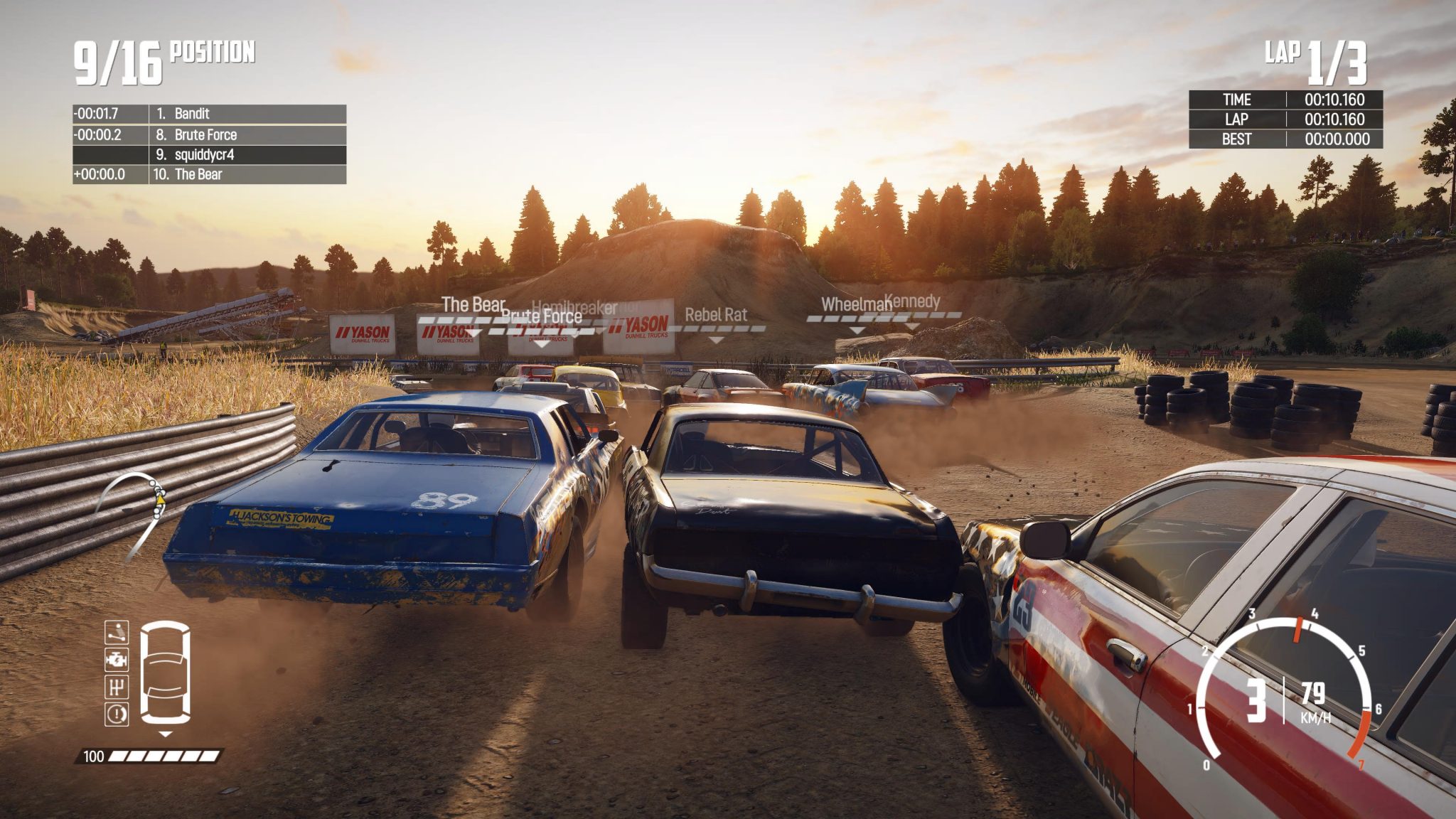Select the suspension damage indicator icon

(x=117, y=633)
